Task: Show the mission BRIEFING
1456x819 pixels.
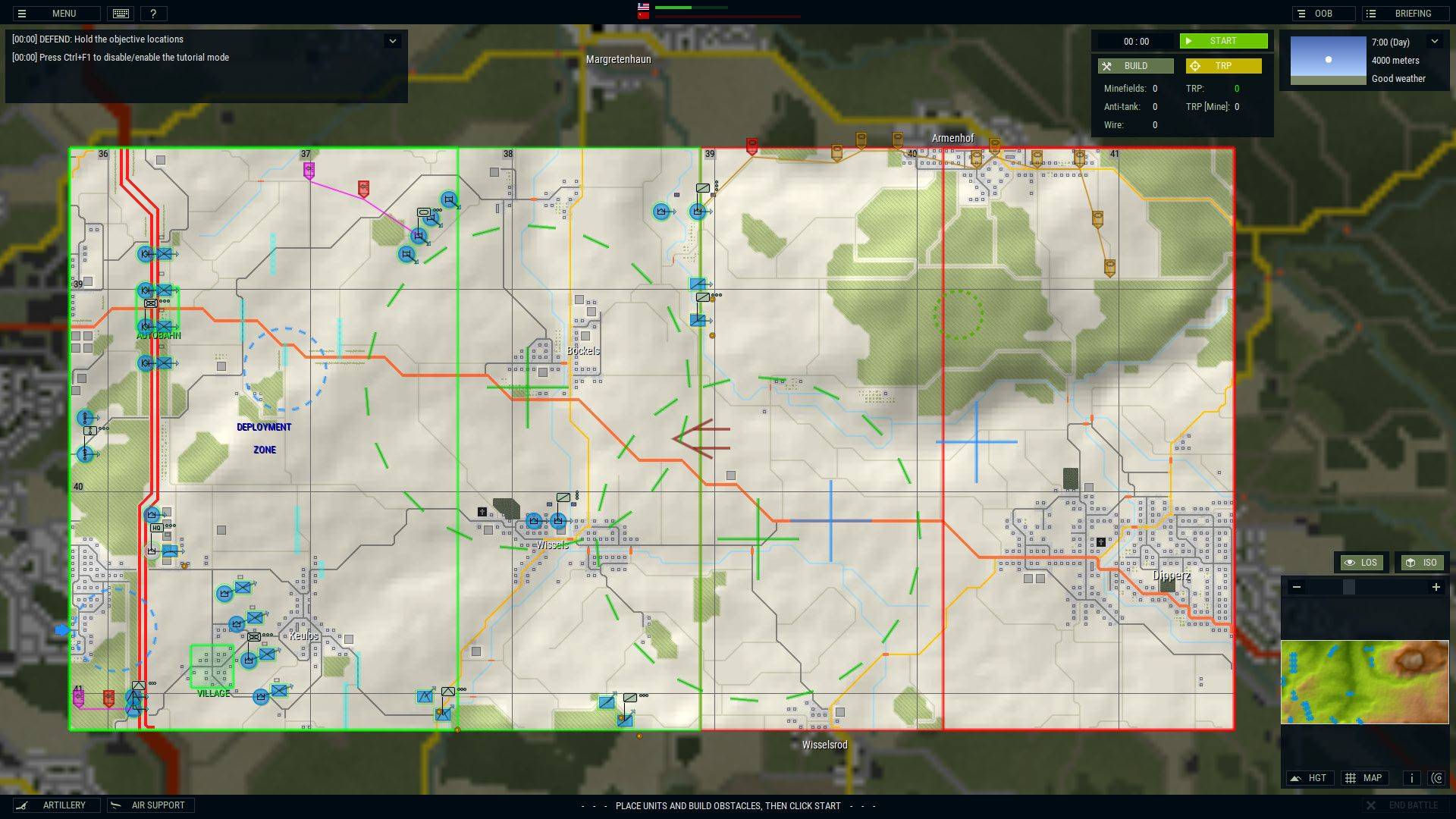Action: point(1404,14)
